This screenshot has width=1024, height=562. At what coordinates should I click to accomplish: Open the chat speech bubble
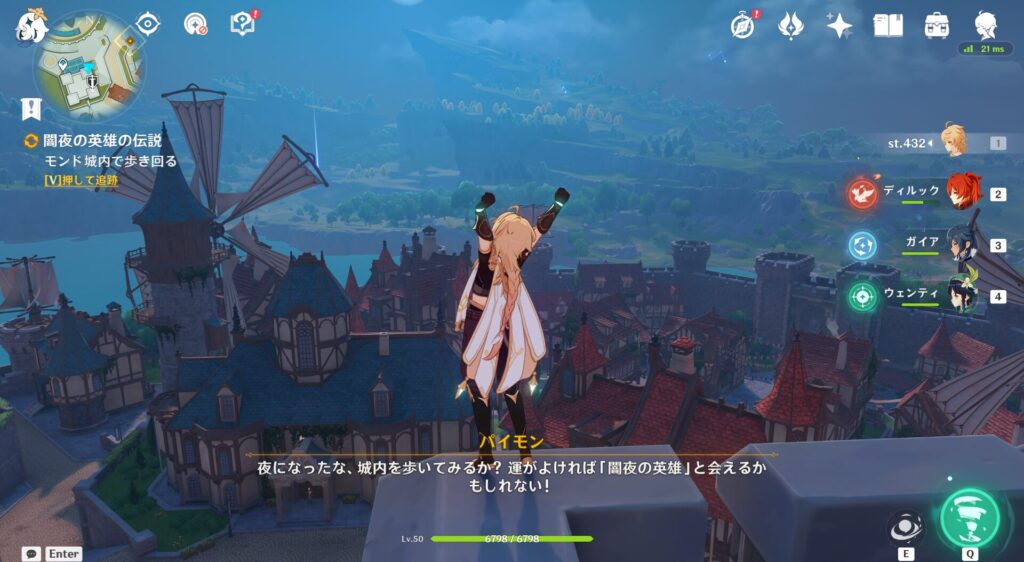click(x=31, y=553)
